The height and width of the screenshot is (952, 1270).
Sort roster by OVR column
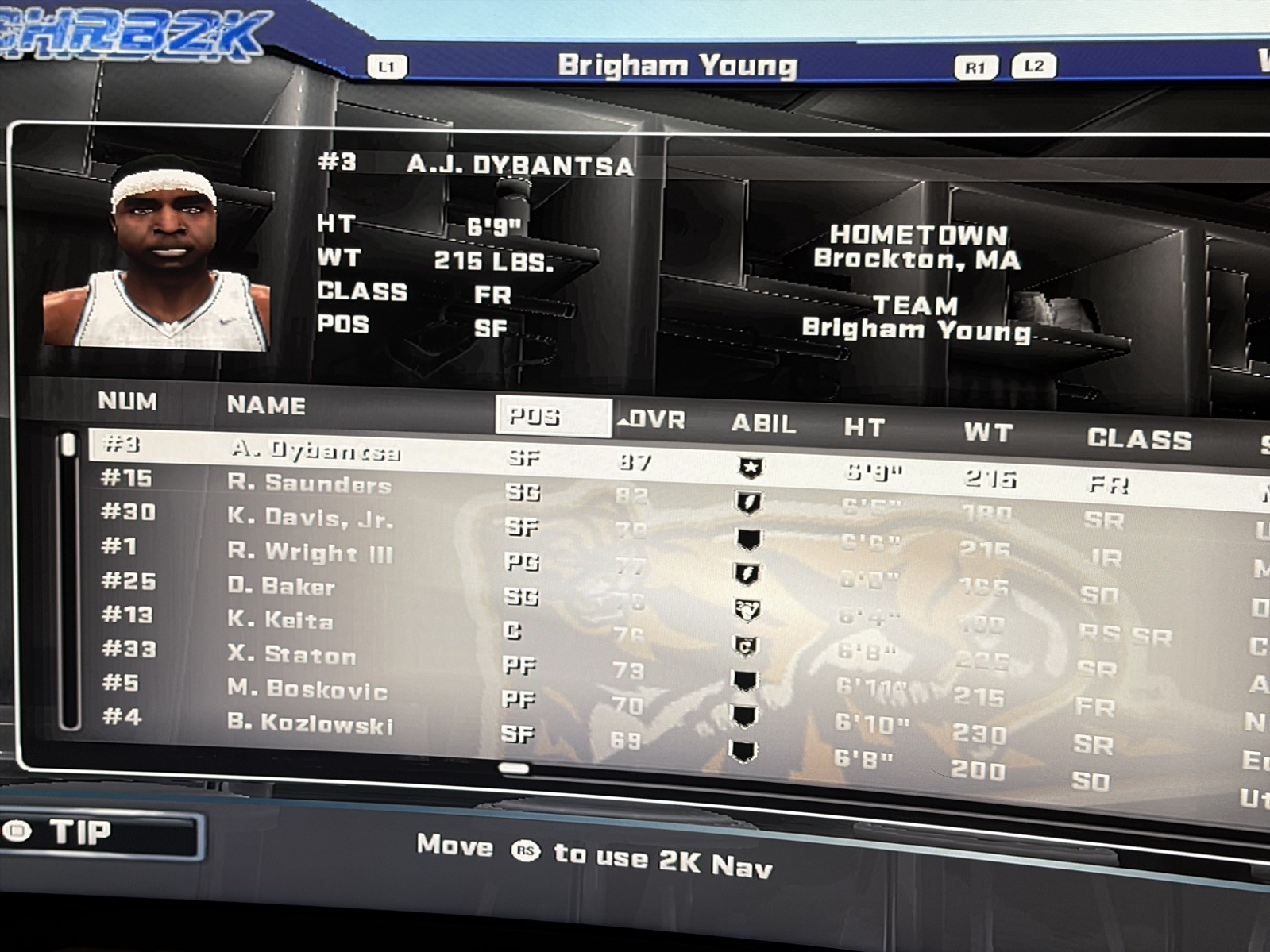pos(653,420)
